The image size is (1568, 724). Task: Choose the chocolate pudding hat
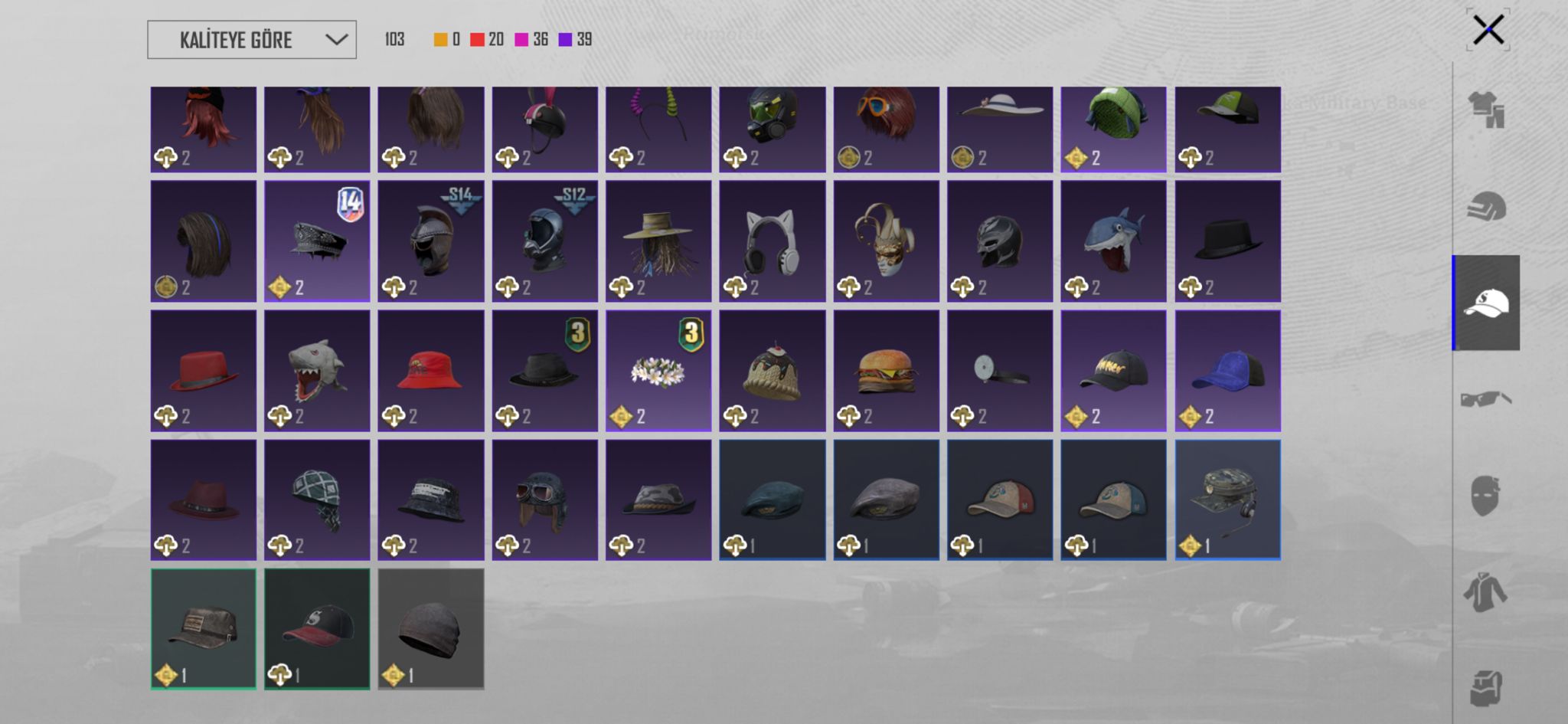772,371
